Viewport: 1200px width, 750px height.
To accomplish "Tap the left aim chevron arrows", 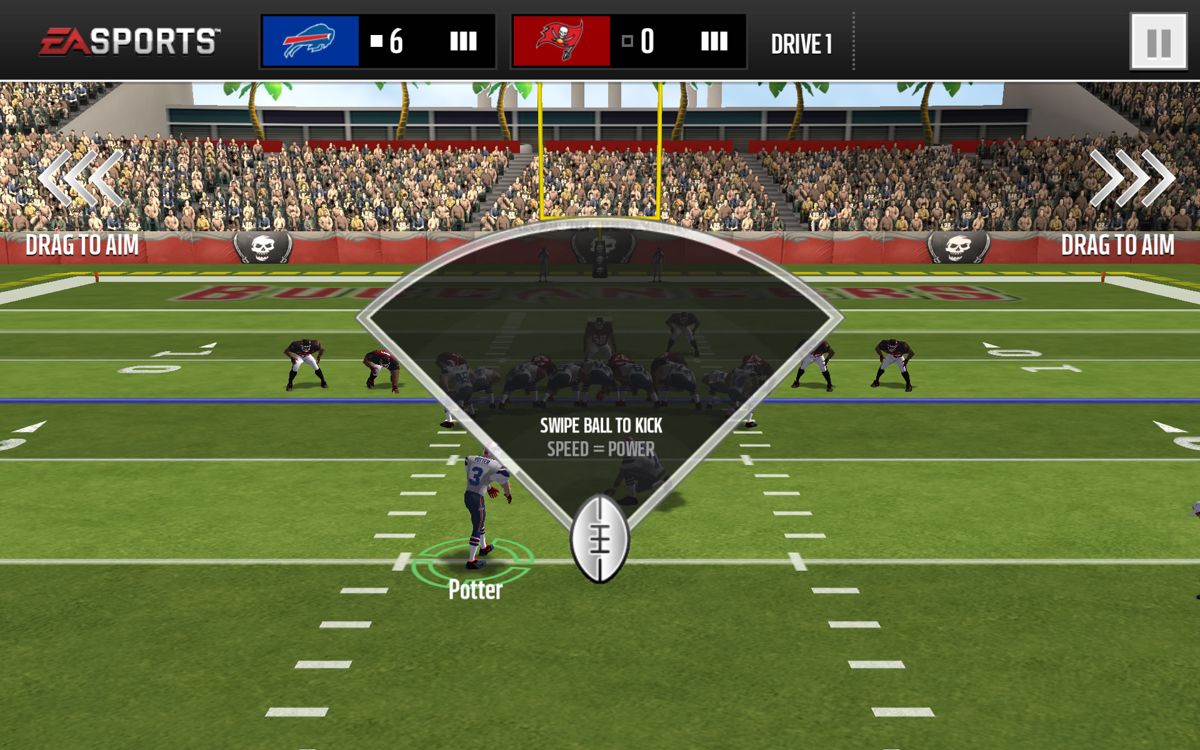I will point(81,179).
